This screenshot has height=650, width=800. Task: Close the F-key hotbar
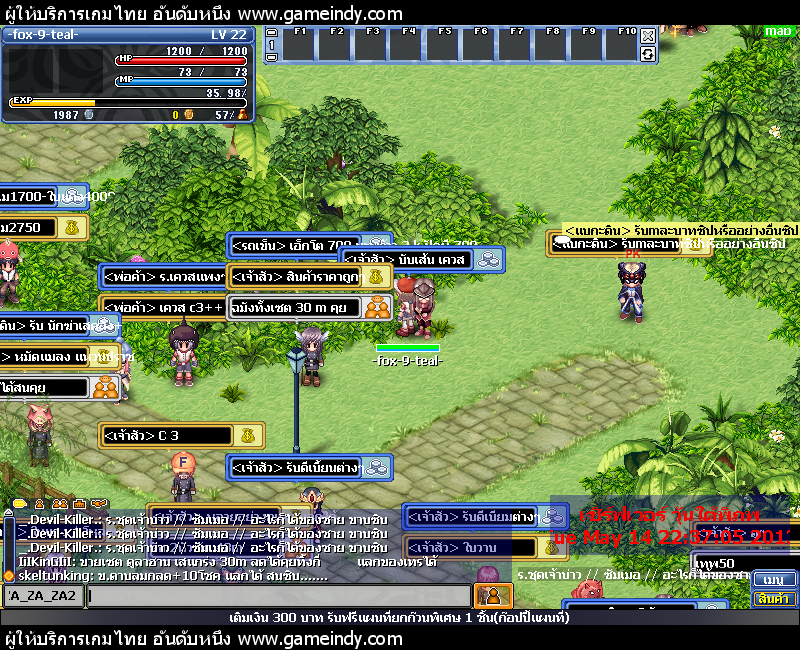(x=648, y=36)
